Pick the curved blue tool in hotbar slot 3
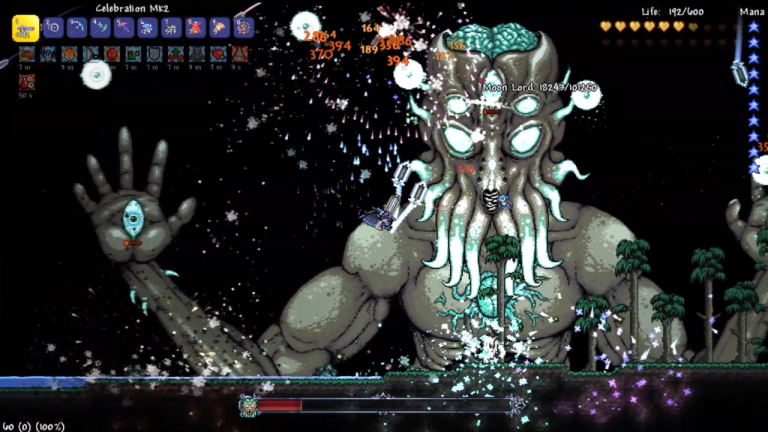768x432 pixels. (77, 27)
